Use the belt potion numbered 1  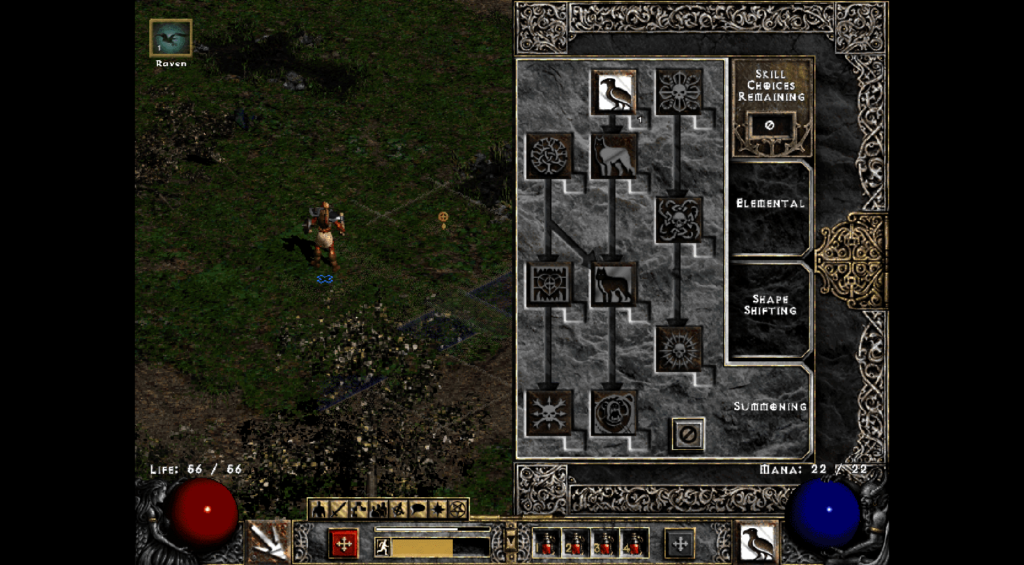click(548, 543)
